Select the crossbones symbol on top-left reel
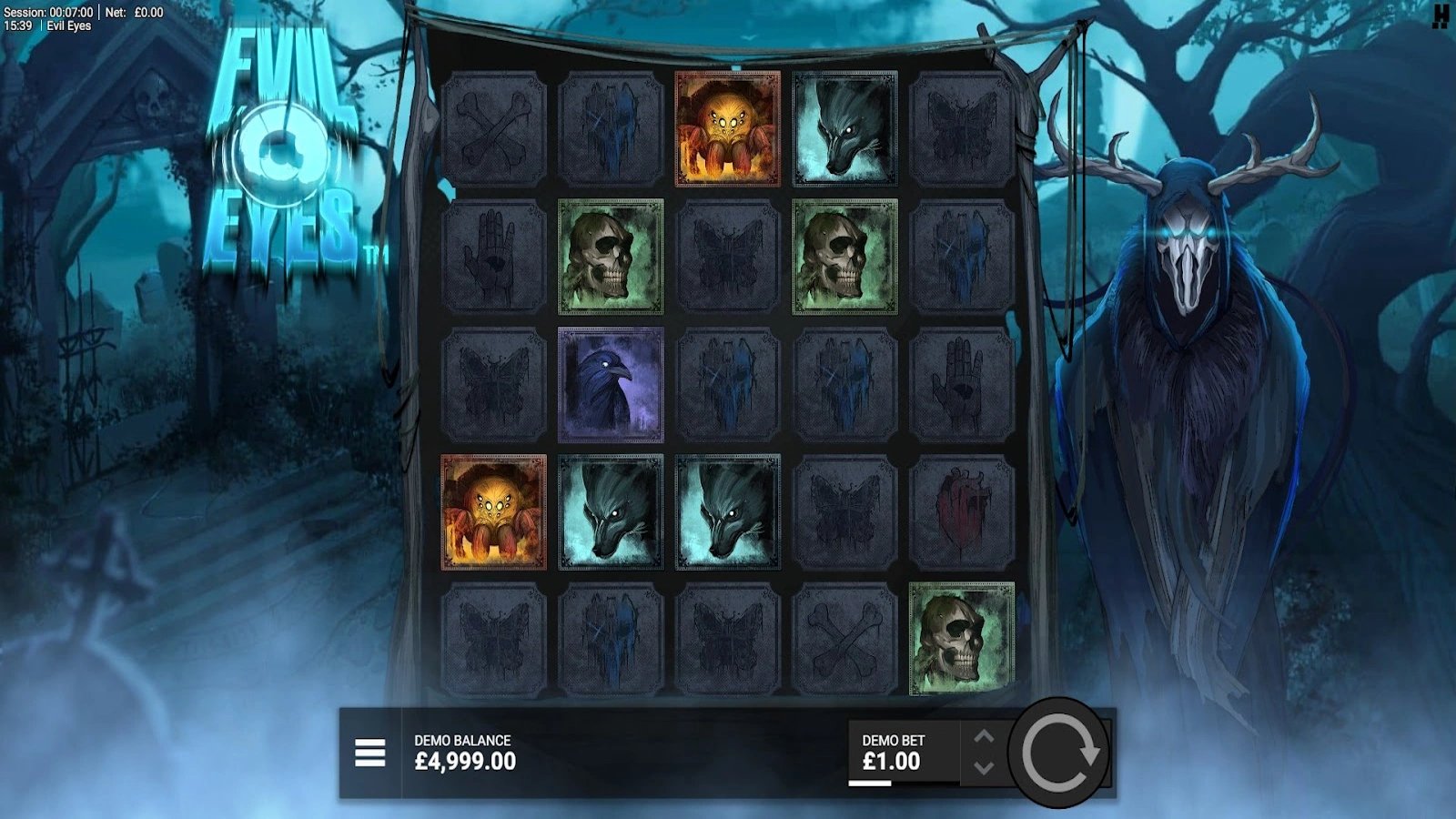This screenshot has height=819, width=1456. [496, 127]
